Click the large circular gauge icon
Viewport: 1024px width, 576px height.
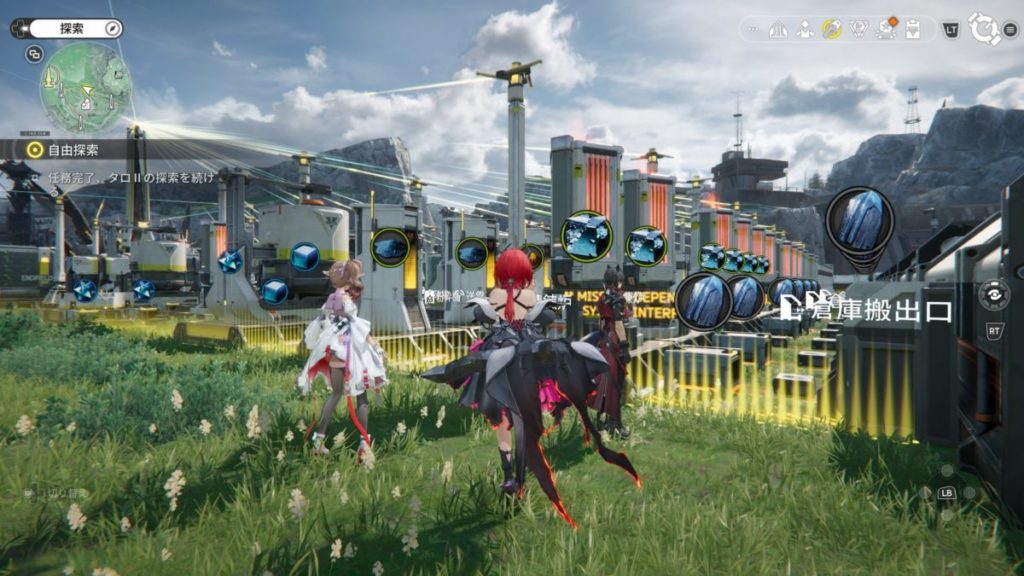pyautogui.click(x=983, y=29)
